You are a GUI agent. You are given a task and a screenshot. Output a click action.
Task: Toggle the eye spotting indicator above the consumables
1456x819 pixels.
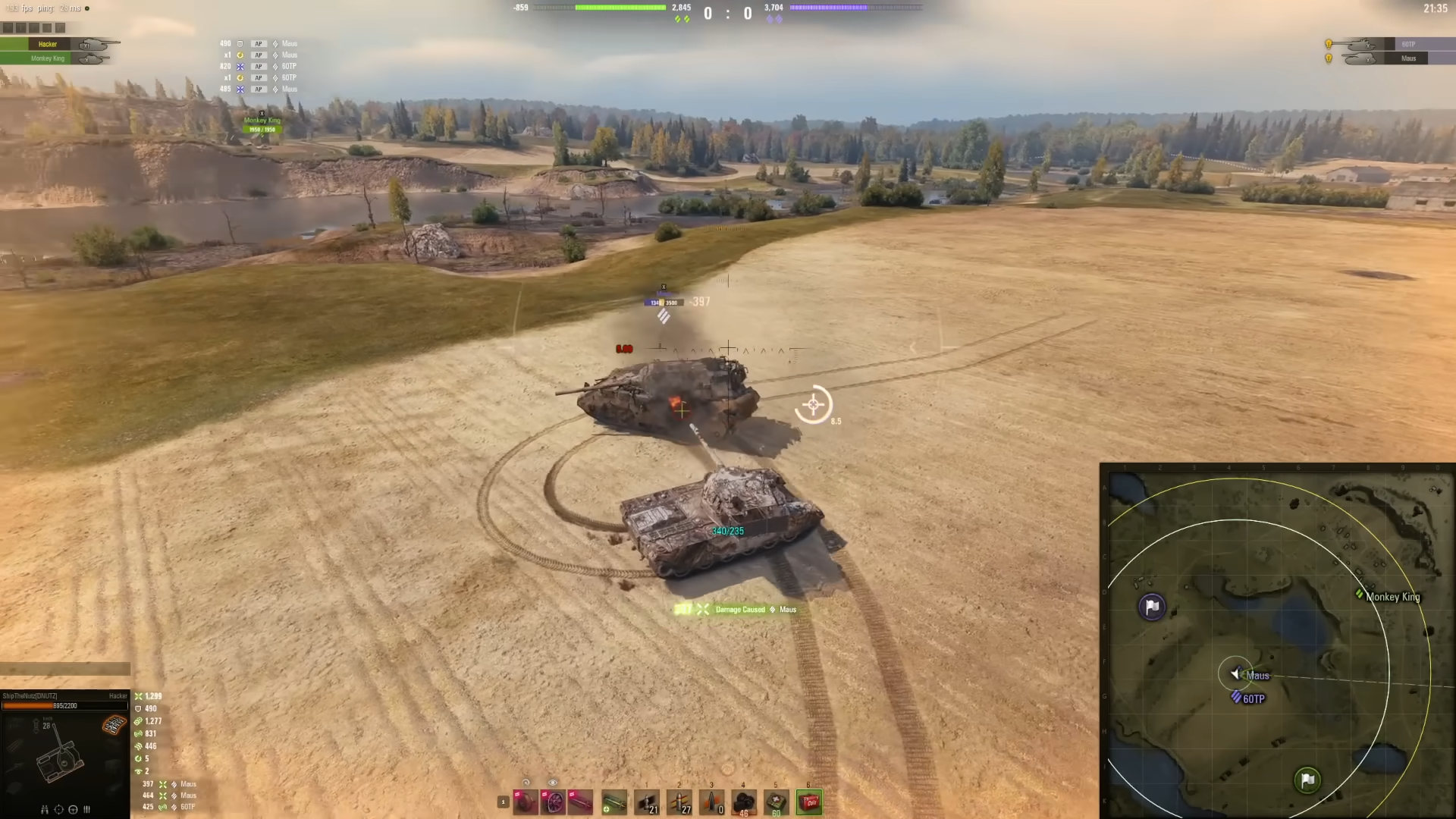(552, 782)
